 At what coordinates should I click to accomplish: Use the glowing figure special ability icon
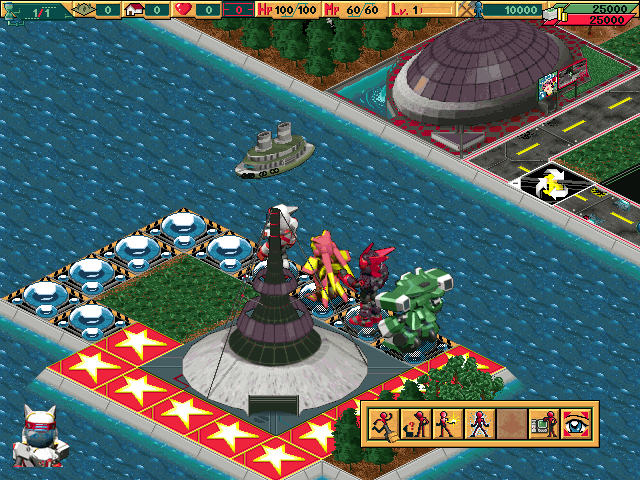[480, 423]
